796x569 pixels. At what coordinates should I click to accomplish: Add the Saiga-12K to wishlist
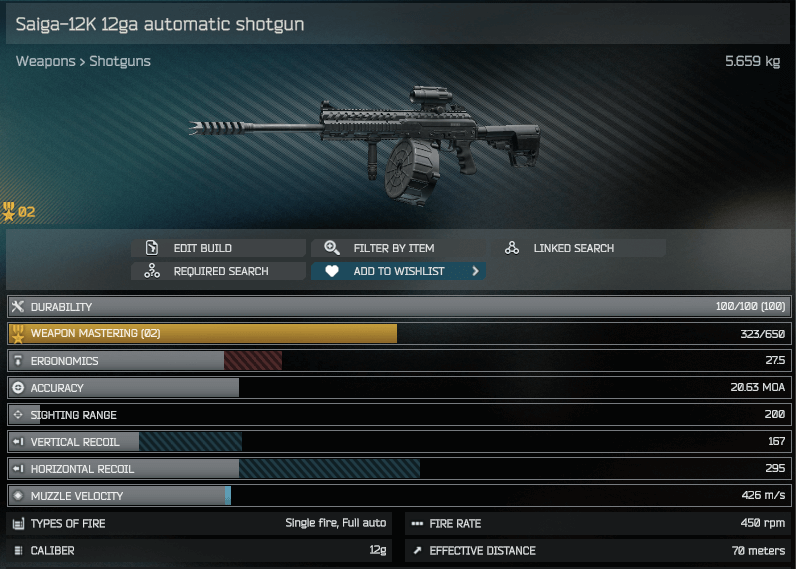pos(398,271)
